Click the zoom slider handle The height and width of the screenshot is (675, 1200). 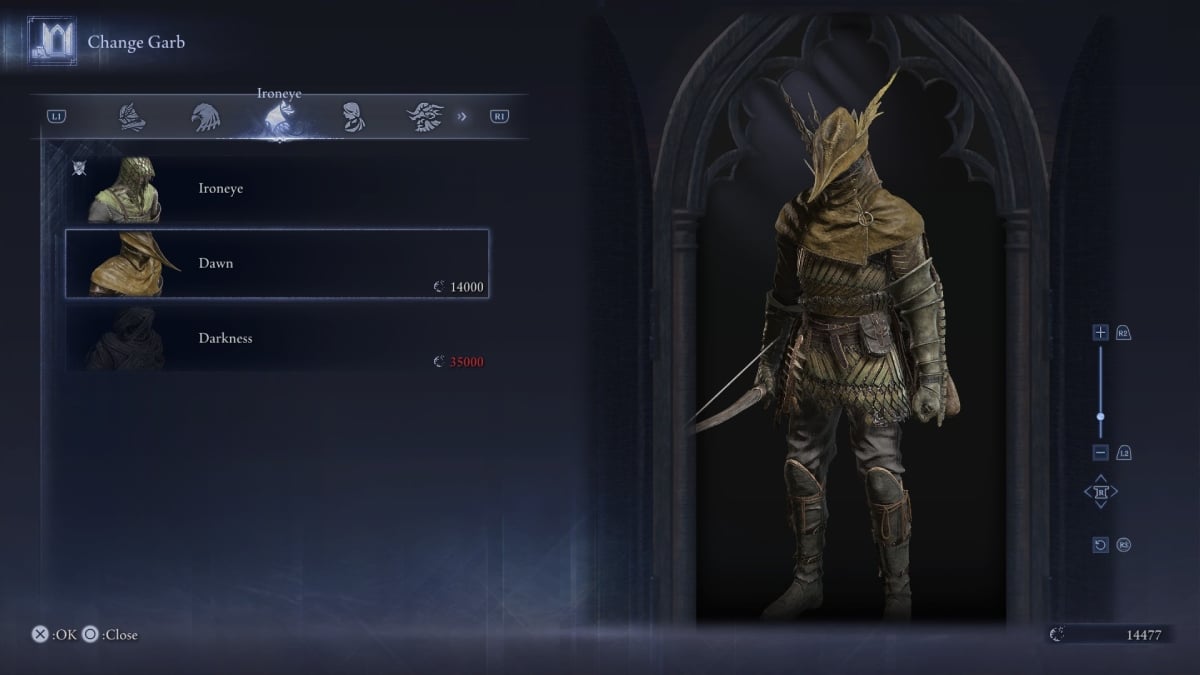tap(1101, 417)
